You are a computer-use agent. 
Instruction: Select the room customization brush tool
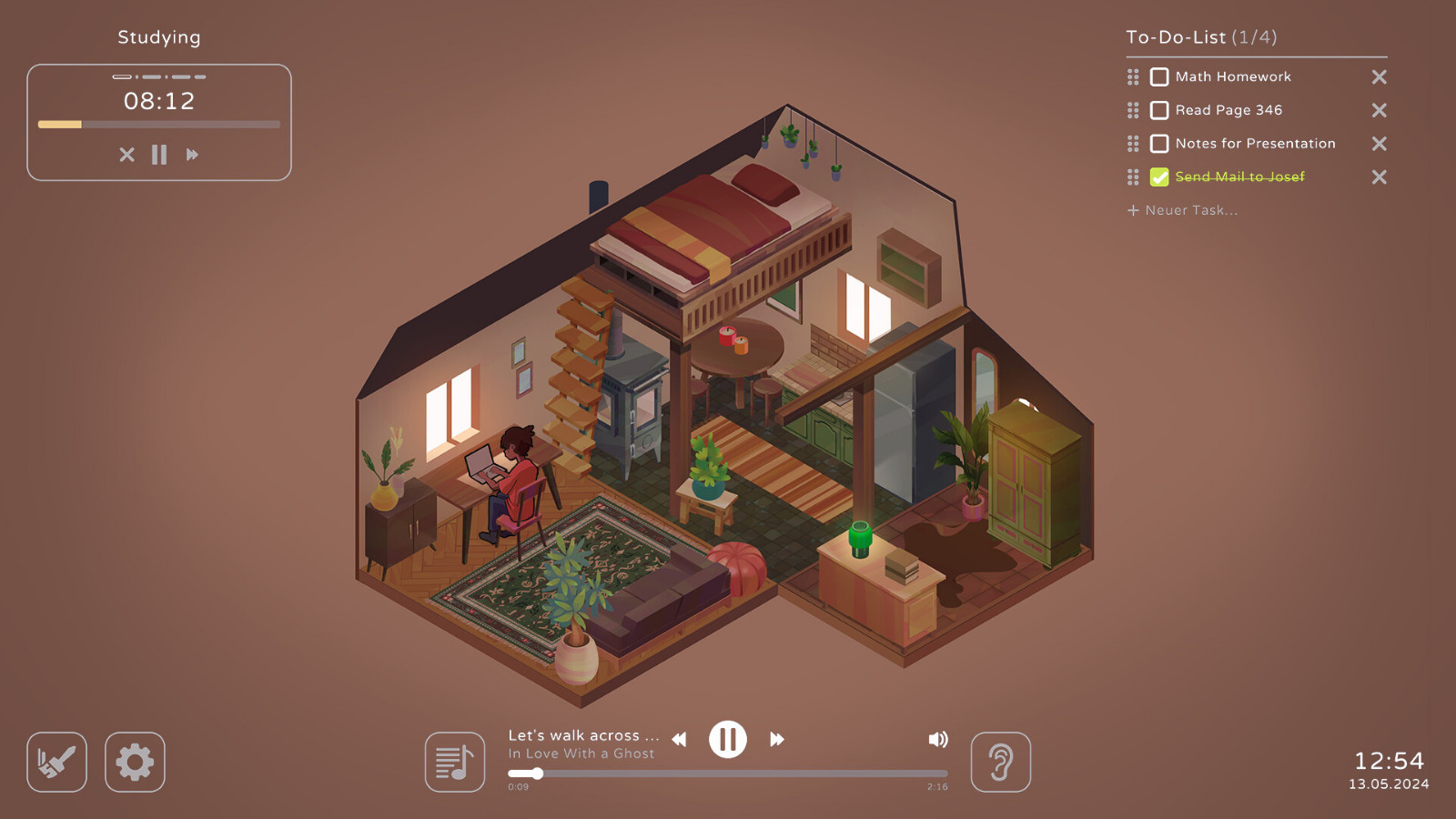[56, 763]
